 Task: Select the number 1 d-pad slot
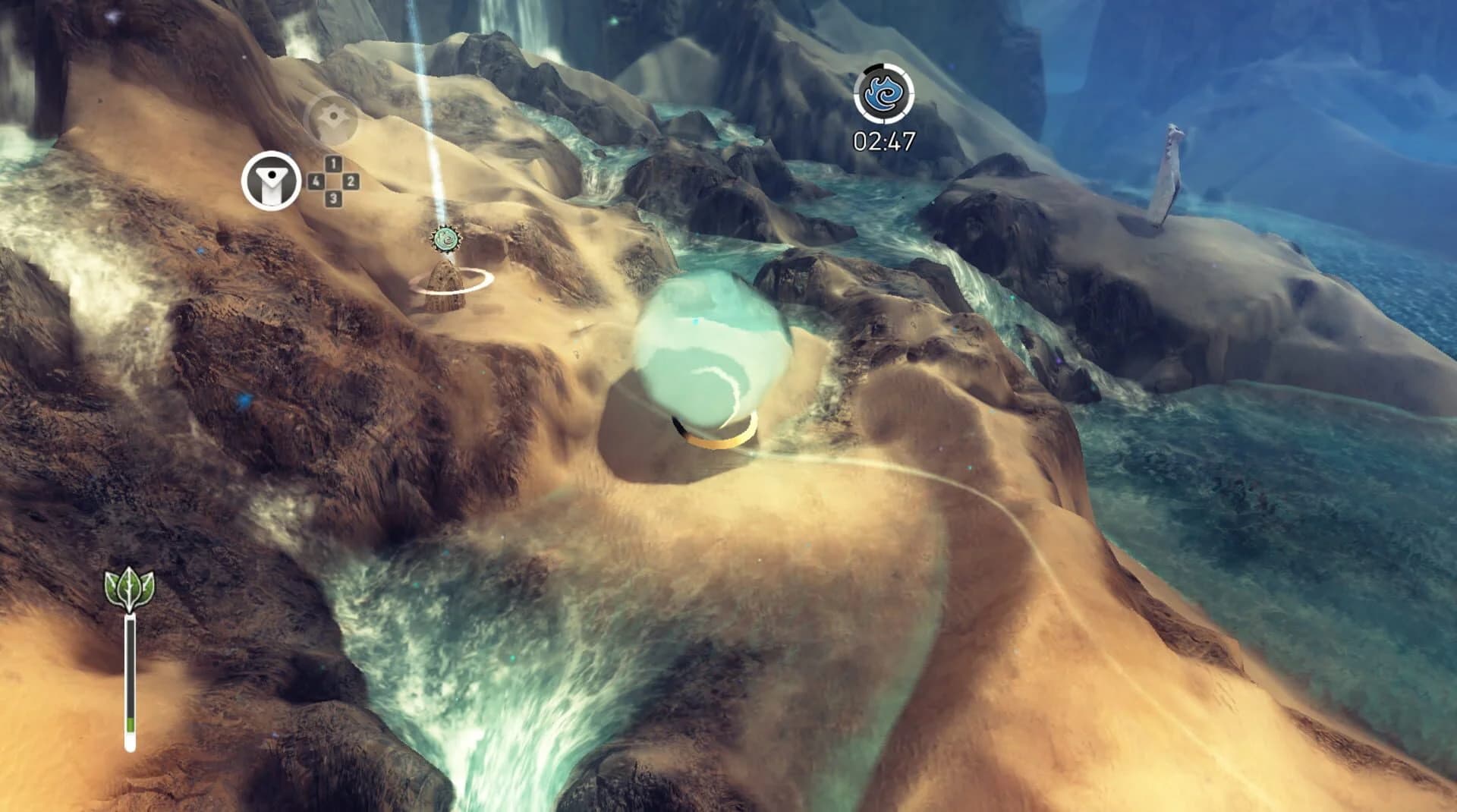point(332,162)
